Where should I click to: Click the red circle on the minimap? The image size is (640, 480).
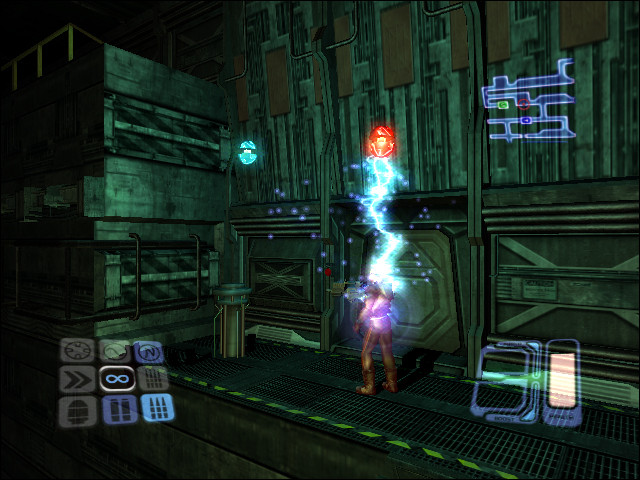pyautogui.click(x=522, y=104)
